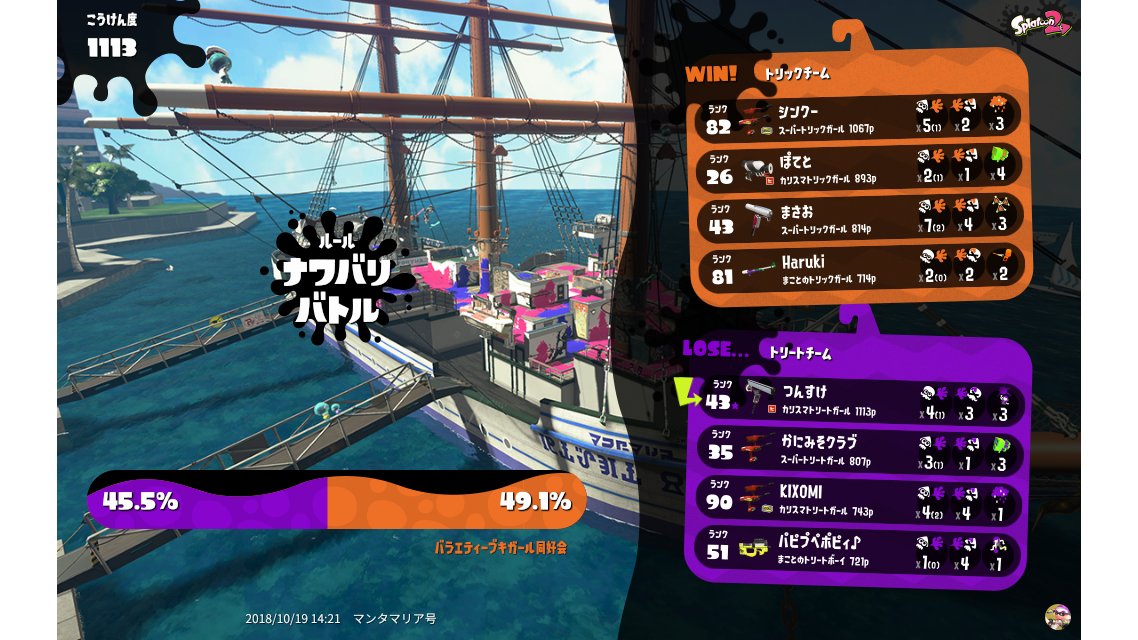This screenshot has width=1138, height=640.
Task: Open ぽてと's player result row
Action: (860, 167)
